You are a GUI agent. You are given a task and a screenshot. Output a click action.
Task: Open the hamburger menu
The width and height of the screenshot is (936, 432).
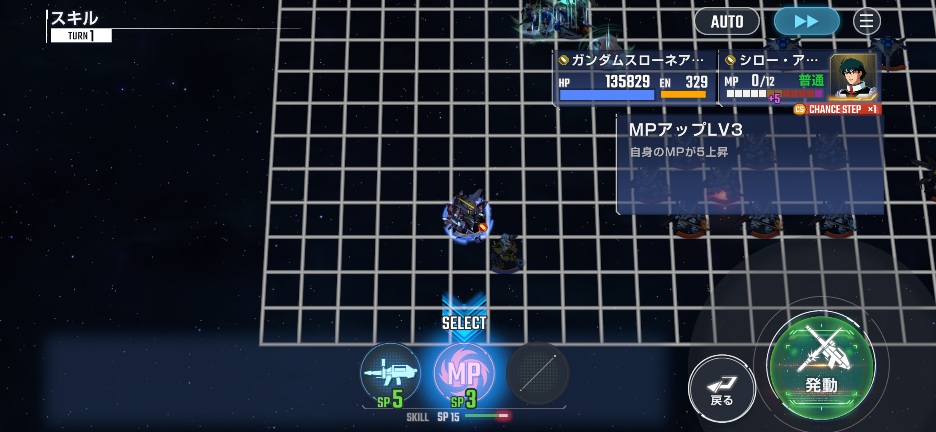click(x=867, y=21)
